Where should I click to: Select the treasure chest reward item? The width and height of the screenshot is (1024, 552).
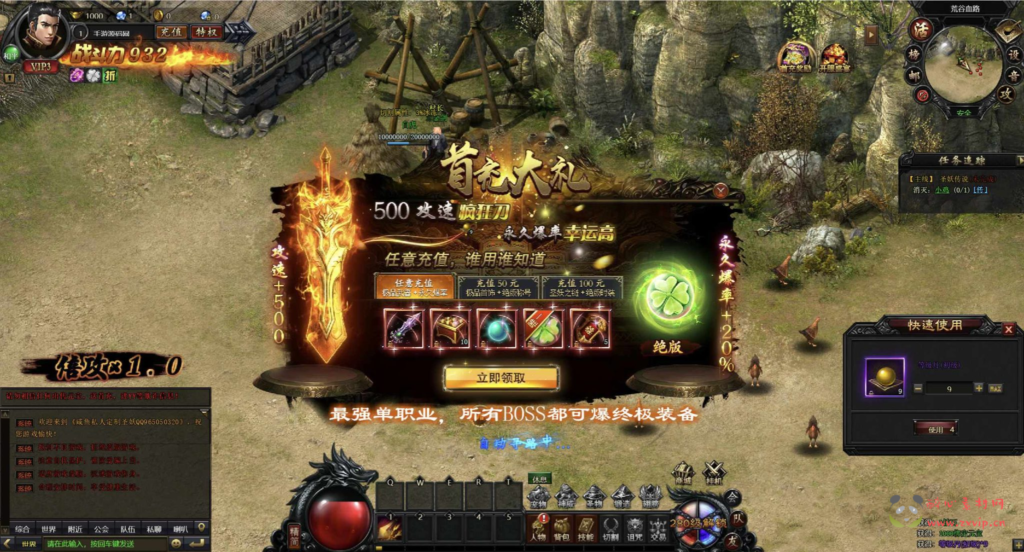(x=450, y=328)
